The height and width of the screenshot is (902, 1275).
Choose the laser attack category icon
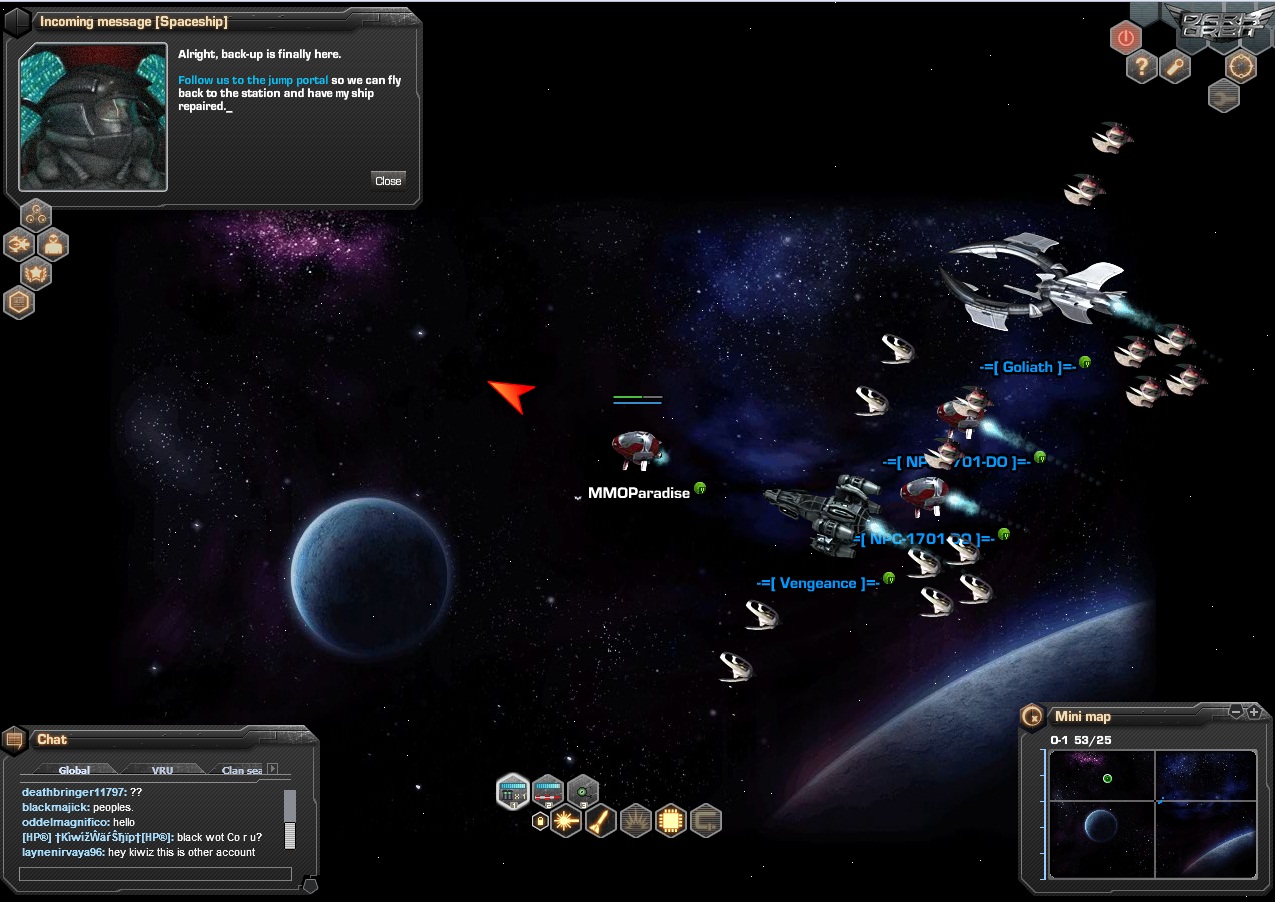[x=566, y=821]
